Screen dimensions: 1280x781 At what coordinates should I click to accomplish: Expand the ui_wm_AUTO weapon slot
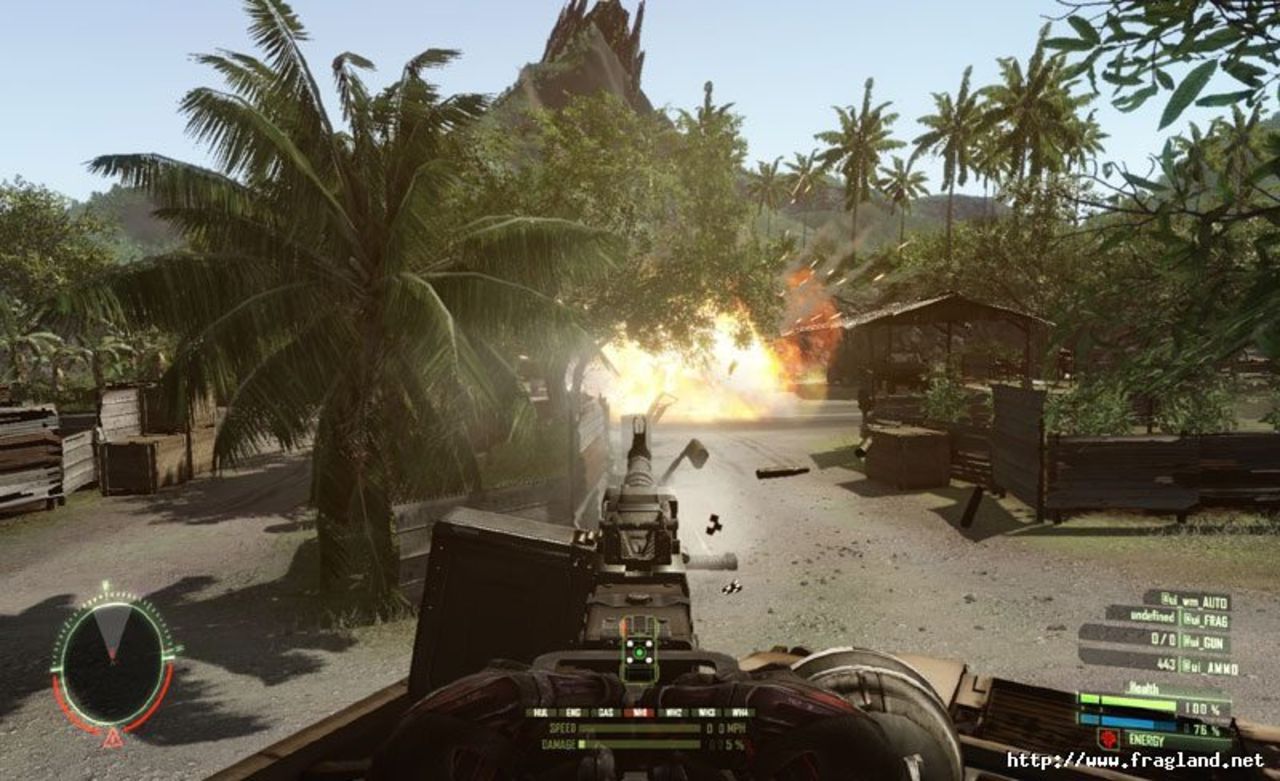1195,600
